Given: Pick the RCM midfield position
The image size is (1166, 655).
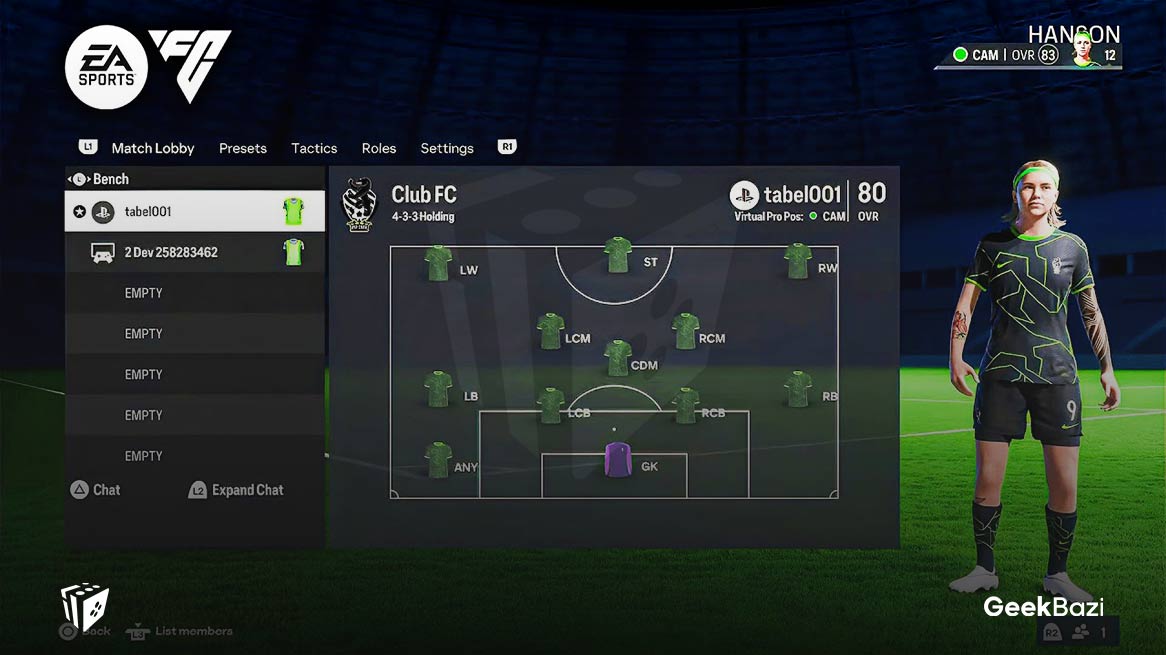Looking at the screenshot, I should pyautogui.click(x=685, y=331).
